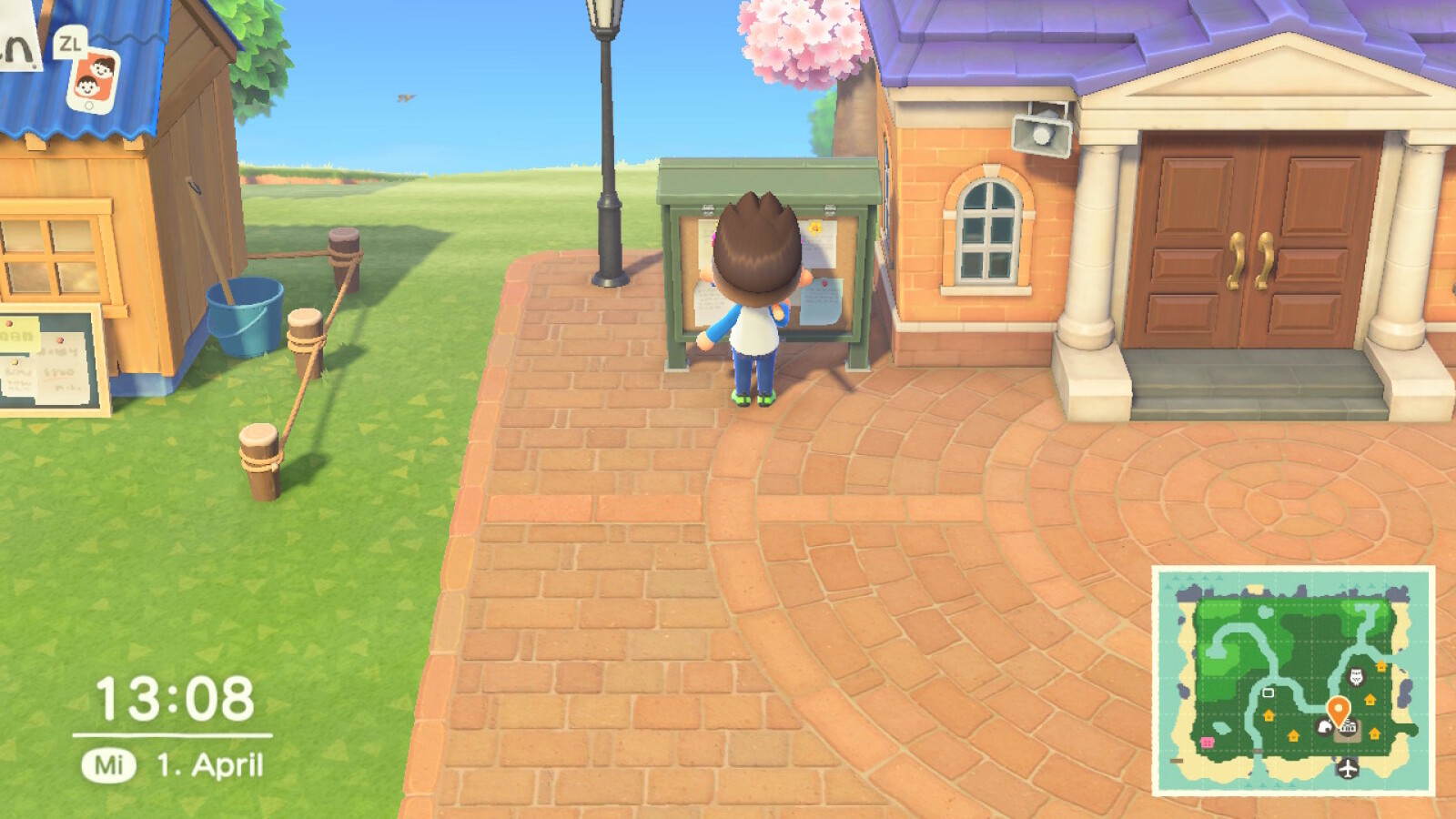Select the Nook's Cranny shop icon on the map
The height and width of the screenshot is (819, 1456).
[x=1327, y=725]
